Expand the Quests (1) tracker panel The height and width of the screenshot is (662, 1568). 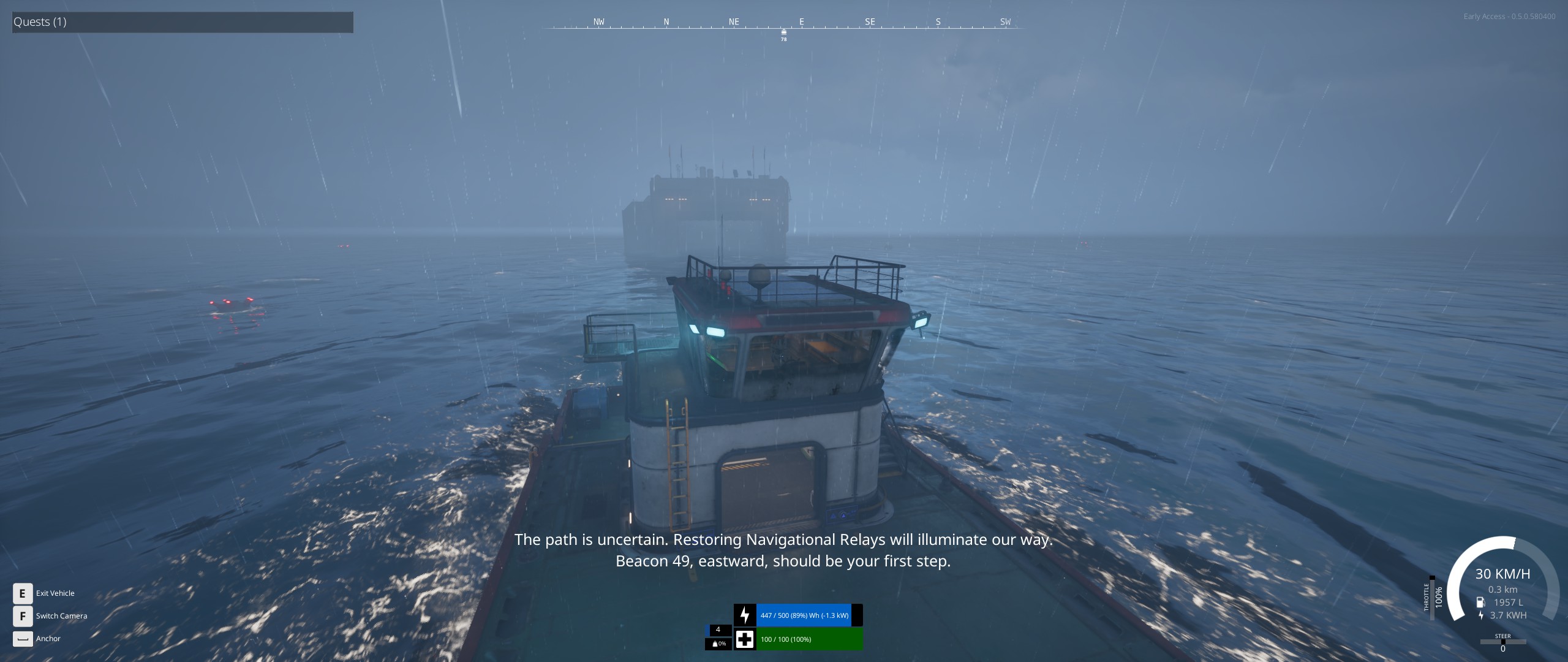click(183, 22)
